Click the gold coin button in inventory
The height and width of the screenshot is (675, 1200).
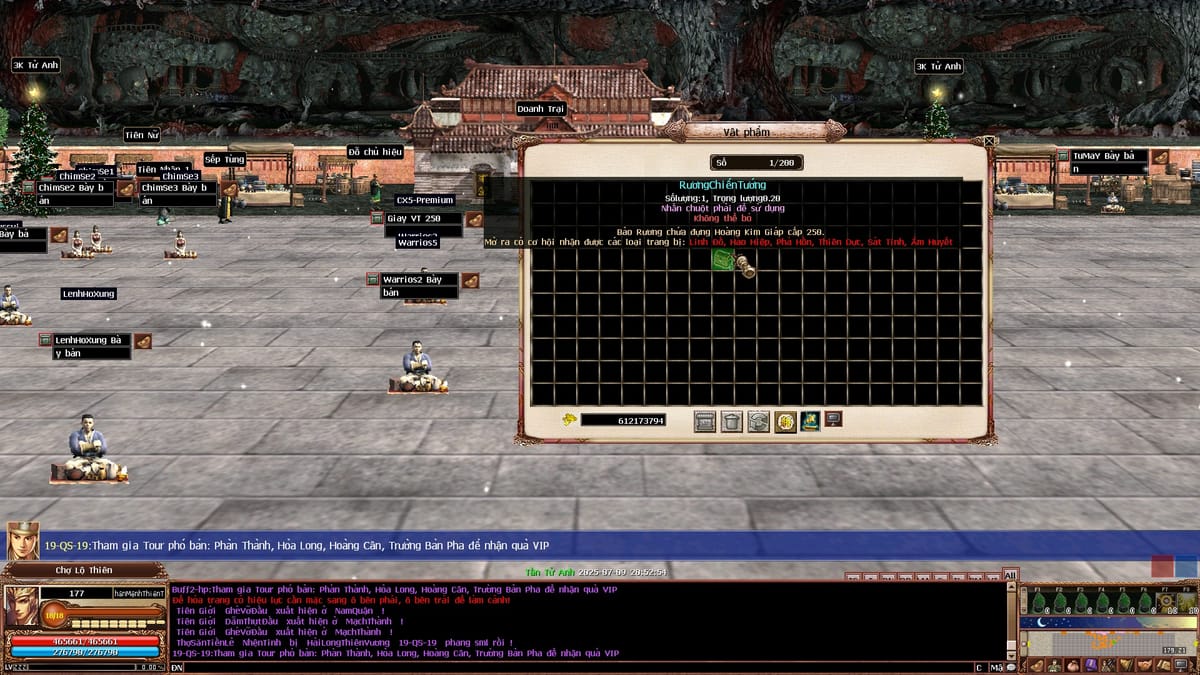tap(785, 421)
